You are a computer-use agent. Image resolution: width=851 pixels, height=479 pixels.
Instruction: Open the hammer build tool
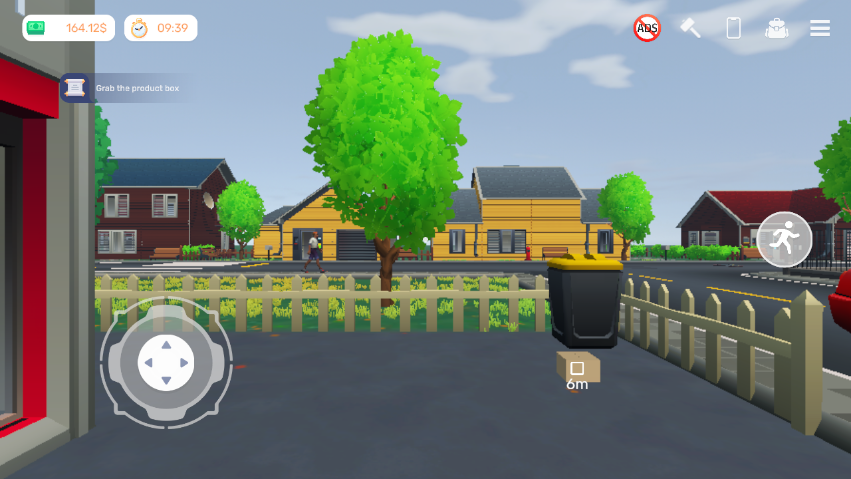pos(691,28)
